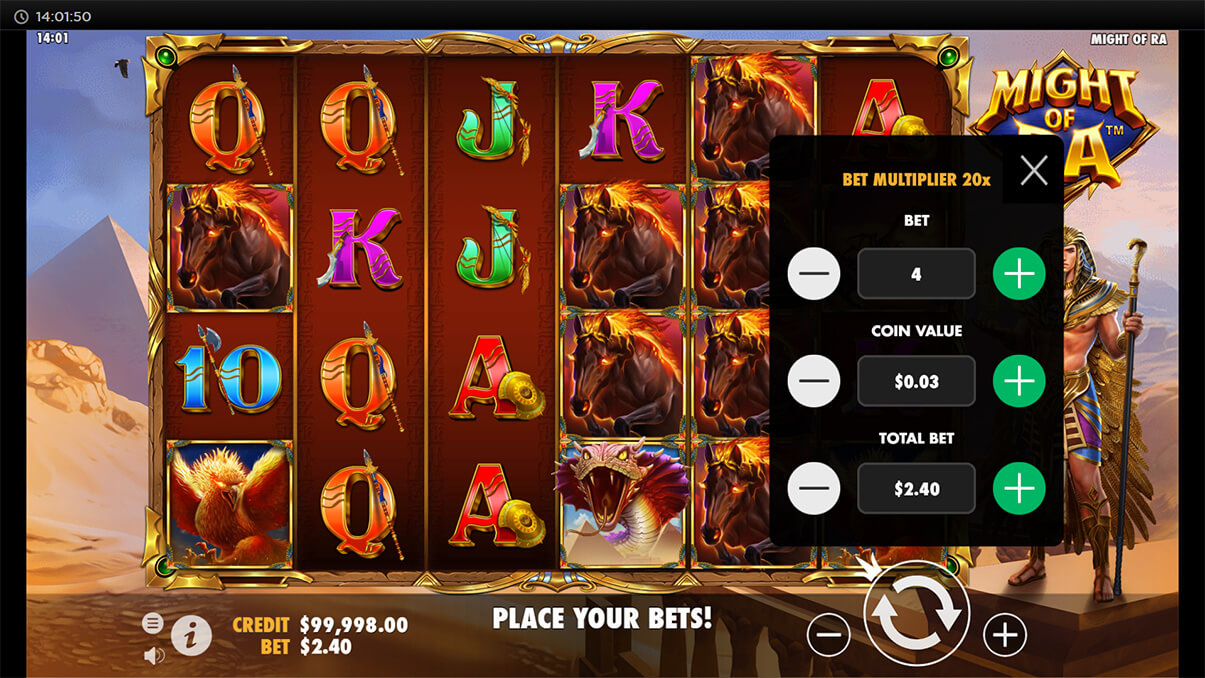Increase the Bet value with plus
Viewport: 1205px width, 678px height.
point(1018,274)
